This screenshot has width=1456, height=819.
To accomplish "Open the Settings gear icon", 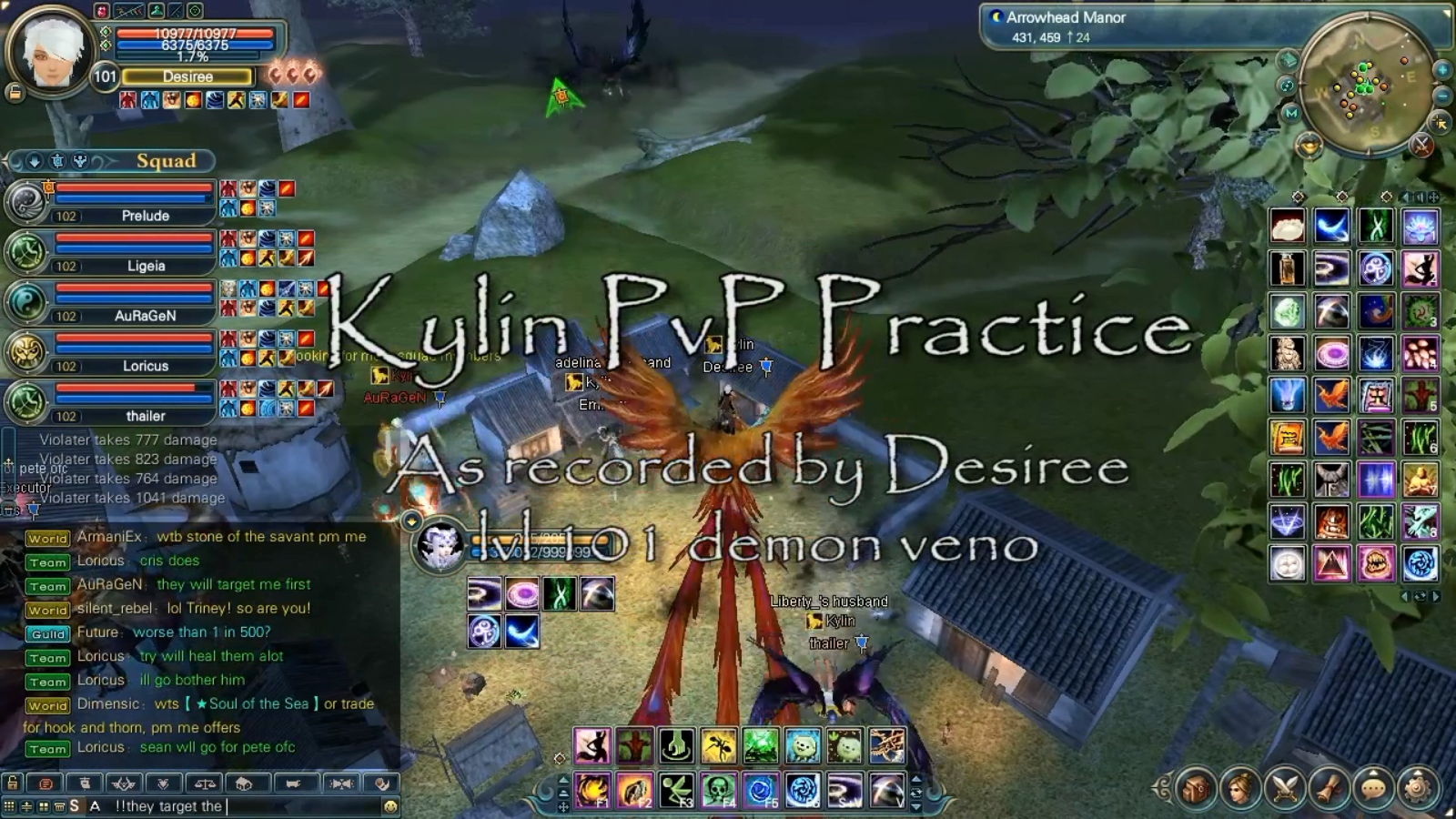I will [x=1416, y=790].
